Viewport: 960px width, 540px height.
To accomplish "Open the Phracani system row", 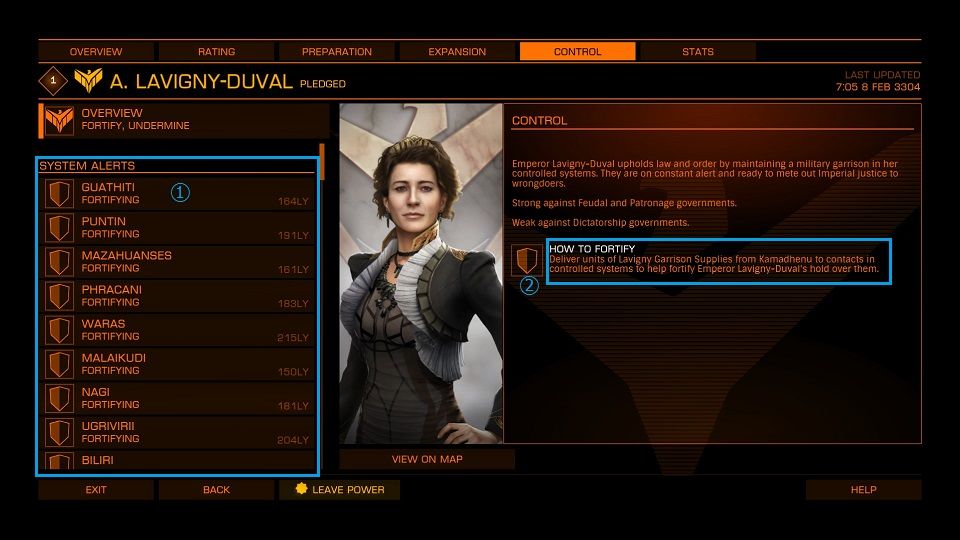I will 178,296.
